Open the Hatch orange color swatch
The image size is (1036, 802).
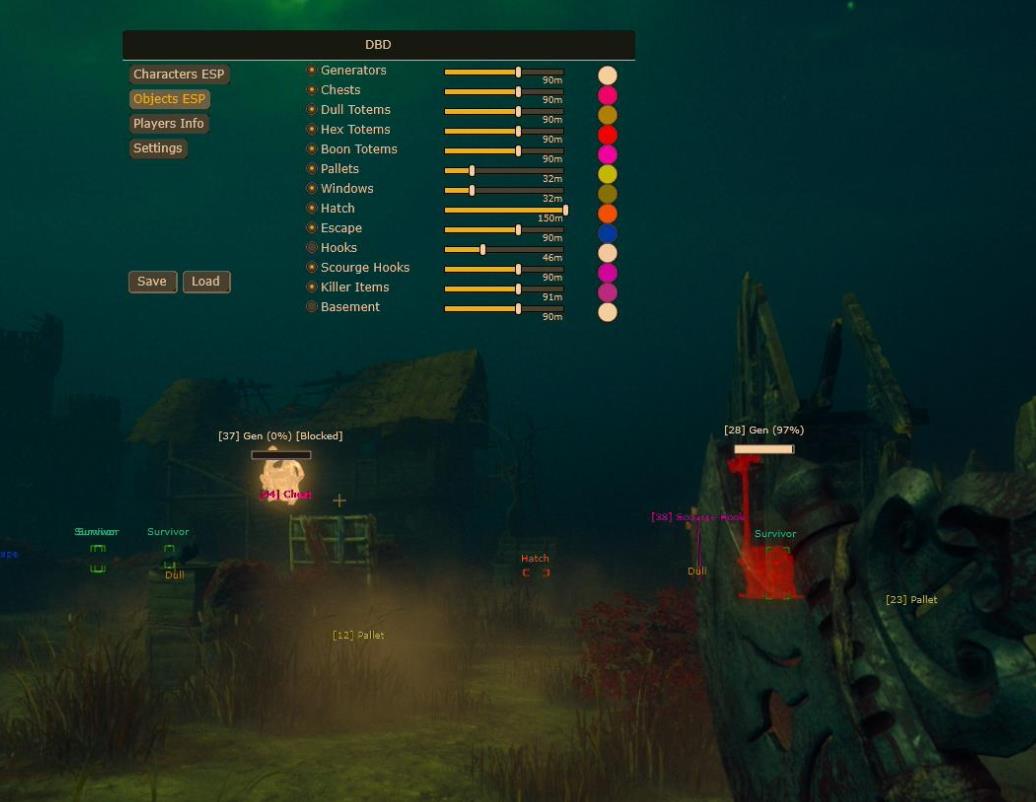point(607,214)
